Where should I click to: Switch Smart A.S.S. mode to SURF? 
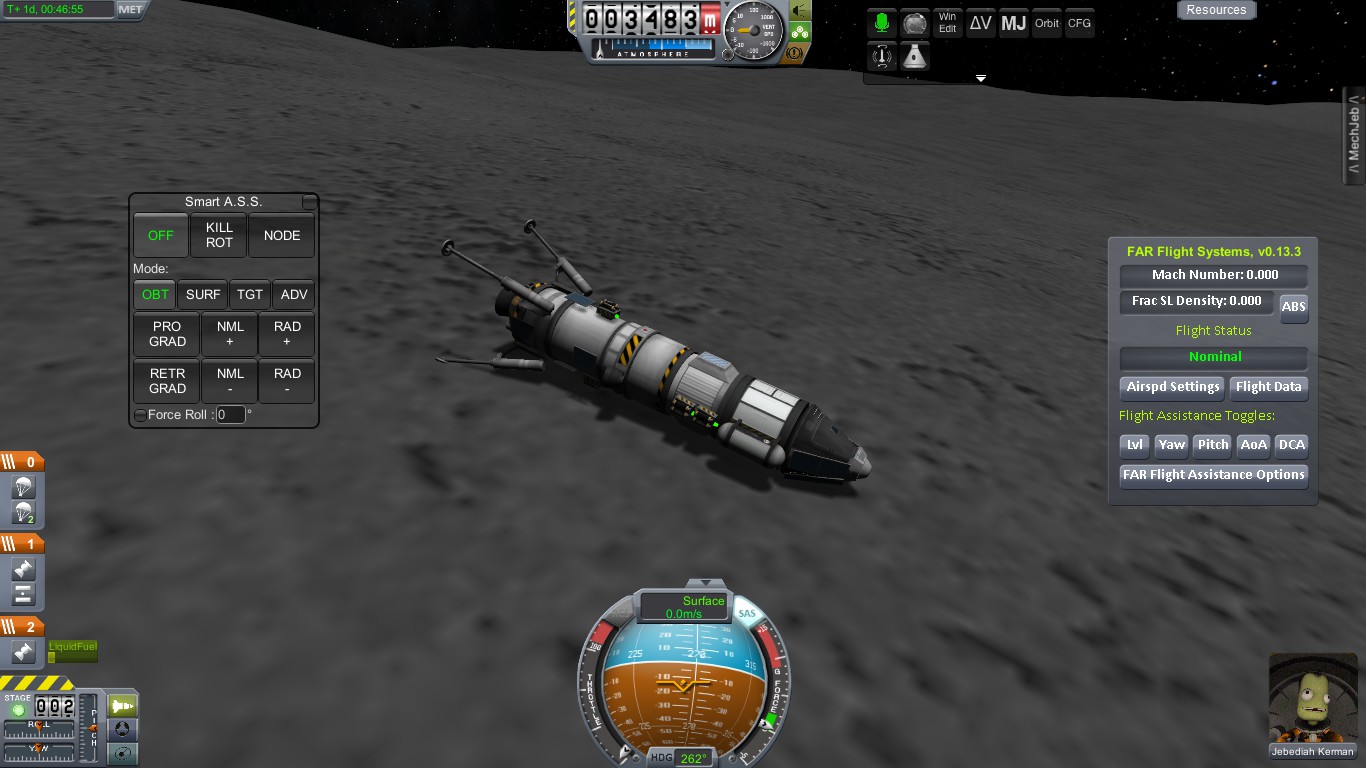coord(203,295)
